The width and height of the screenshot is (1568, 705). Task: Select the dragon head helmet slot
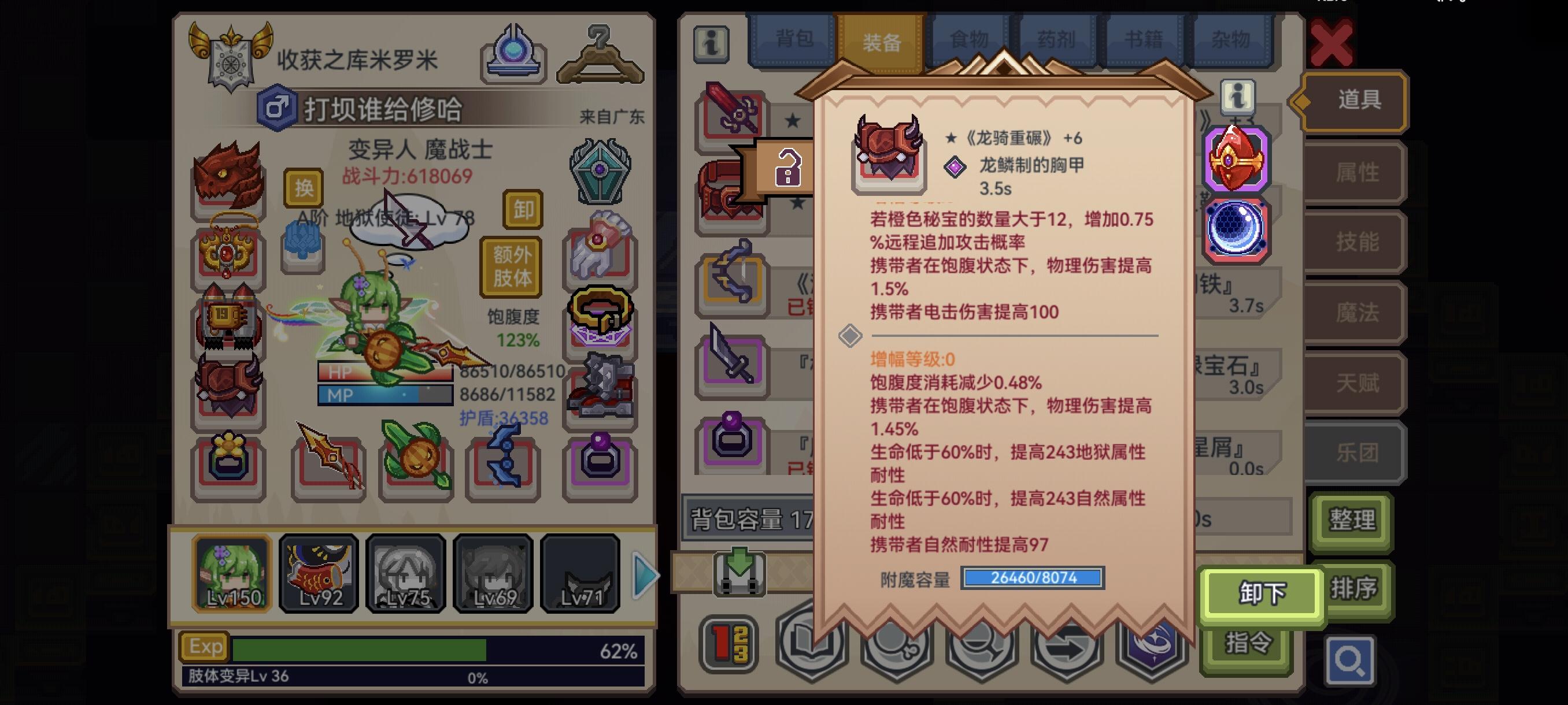coord(228,177)
